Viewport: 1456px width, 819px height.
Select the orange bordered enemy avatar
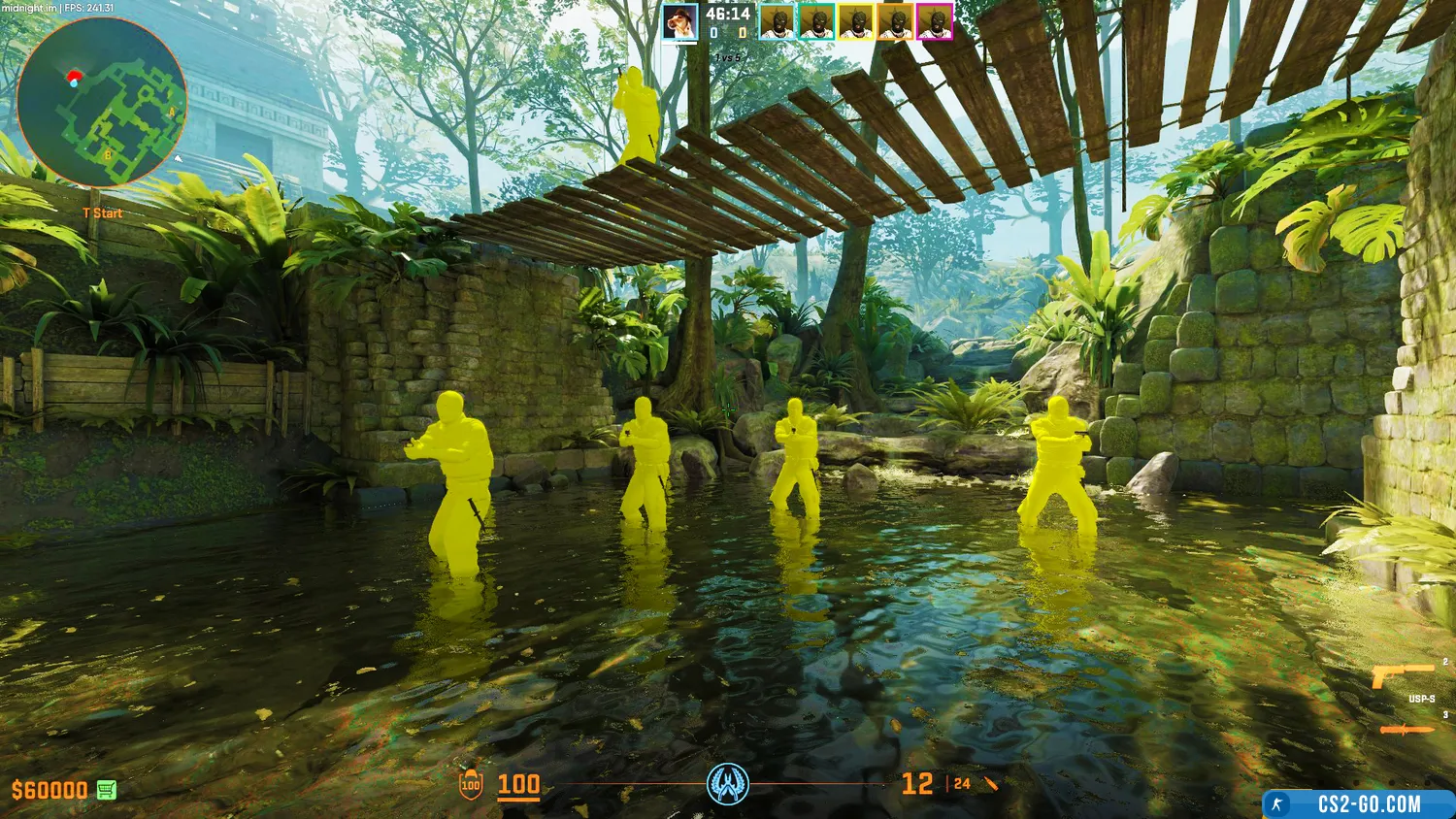(895, 21)
